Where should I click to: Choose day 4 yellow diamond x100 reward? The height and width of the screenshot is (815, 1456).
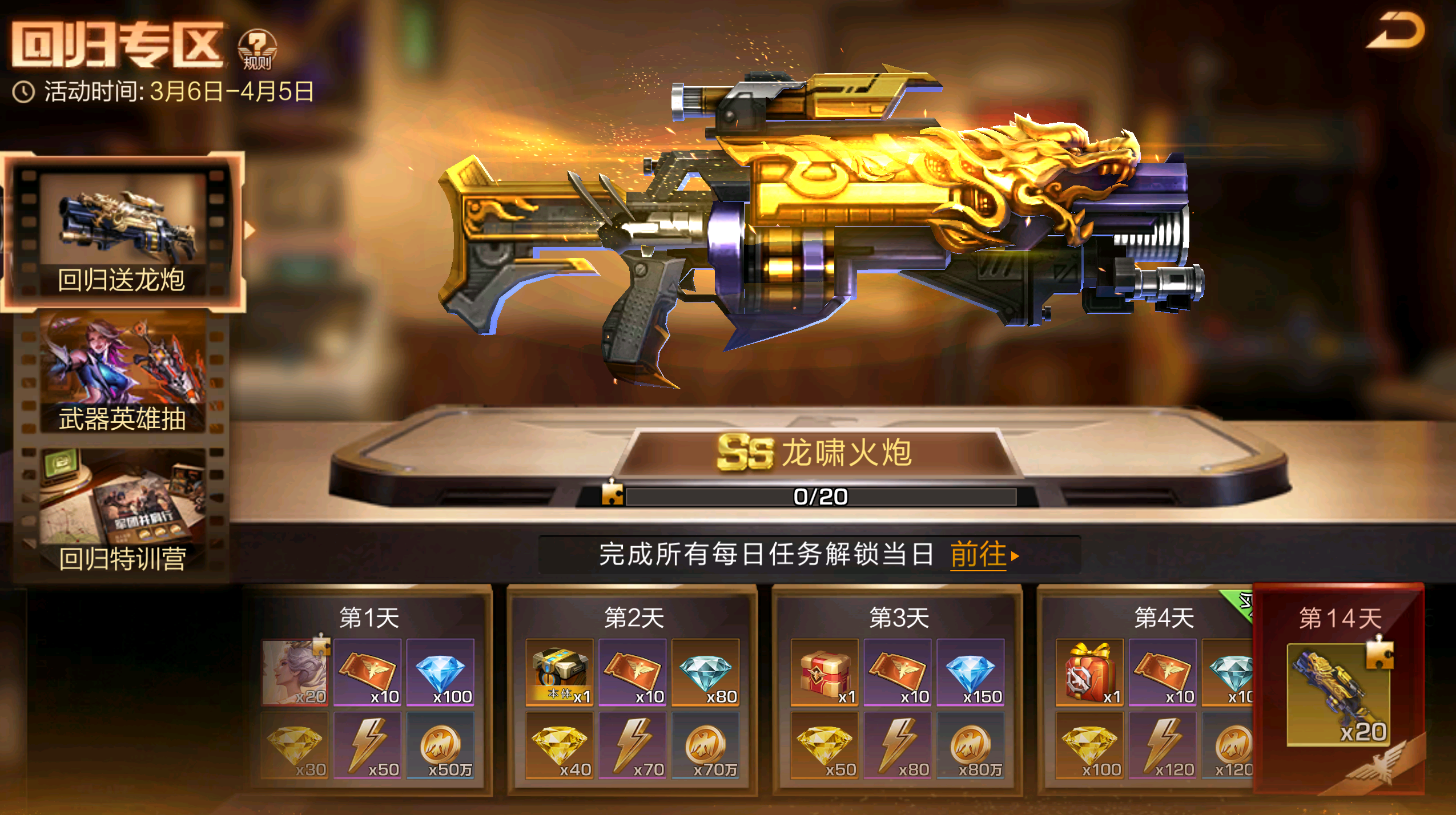(x=1089, y=745)
